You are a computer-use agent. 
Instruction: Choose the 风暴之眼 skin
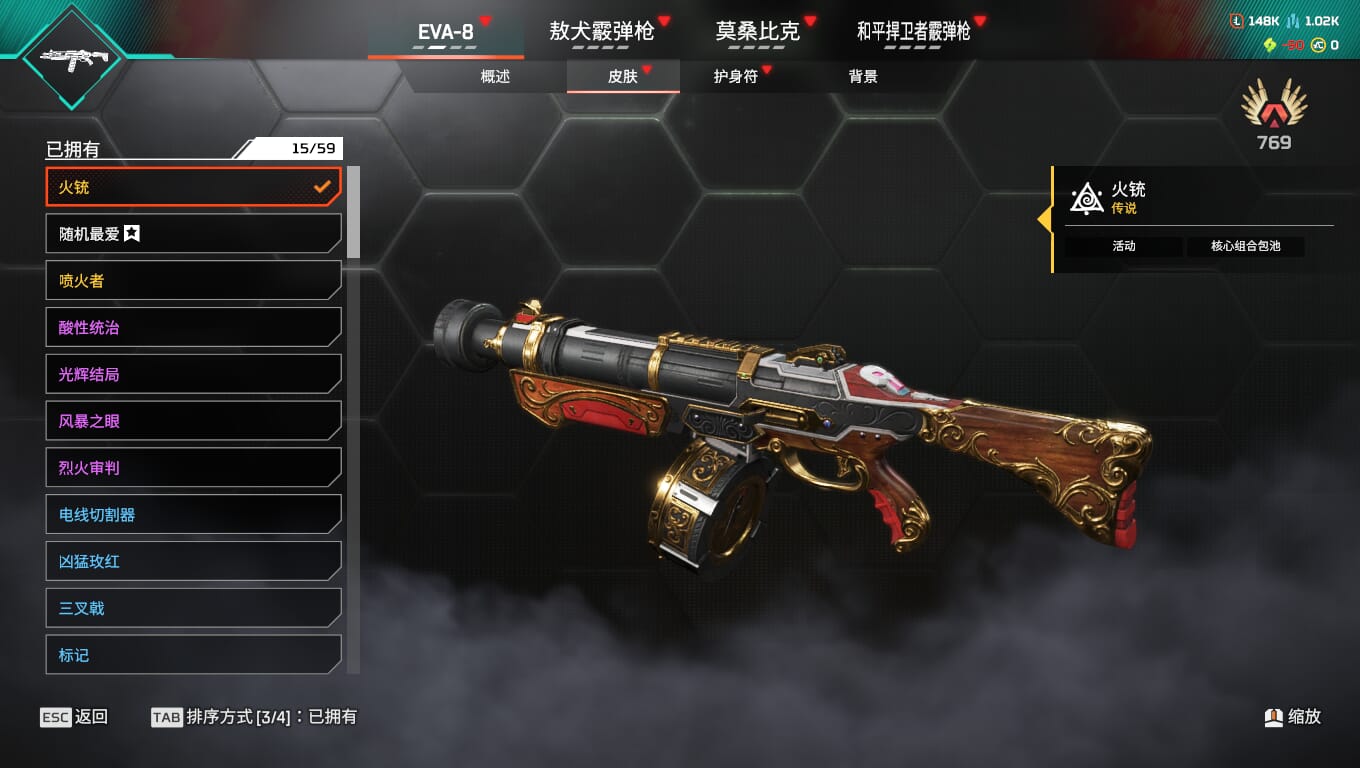pos(193,421)
